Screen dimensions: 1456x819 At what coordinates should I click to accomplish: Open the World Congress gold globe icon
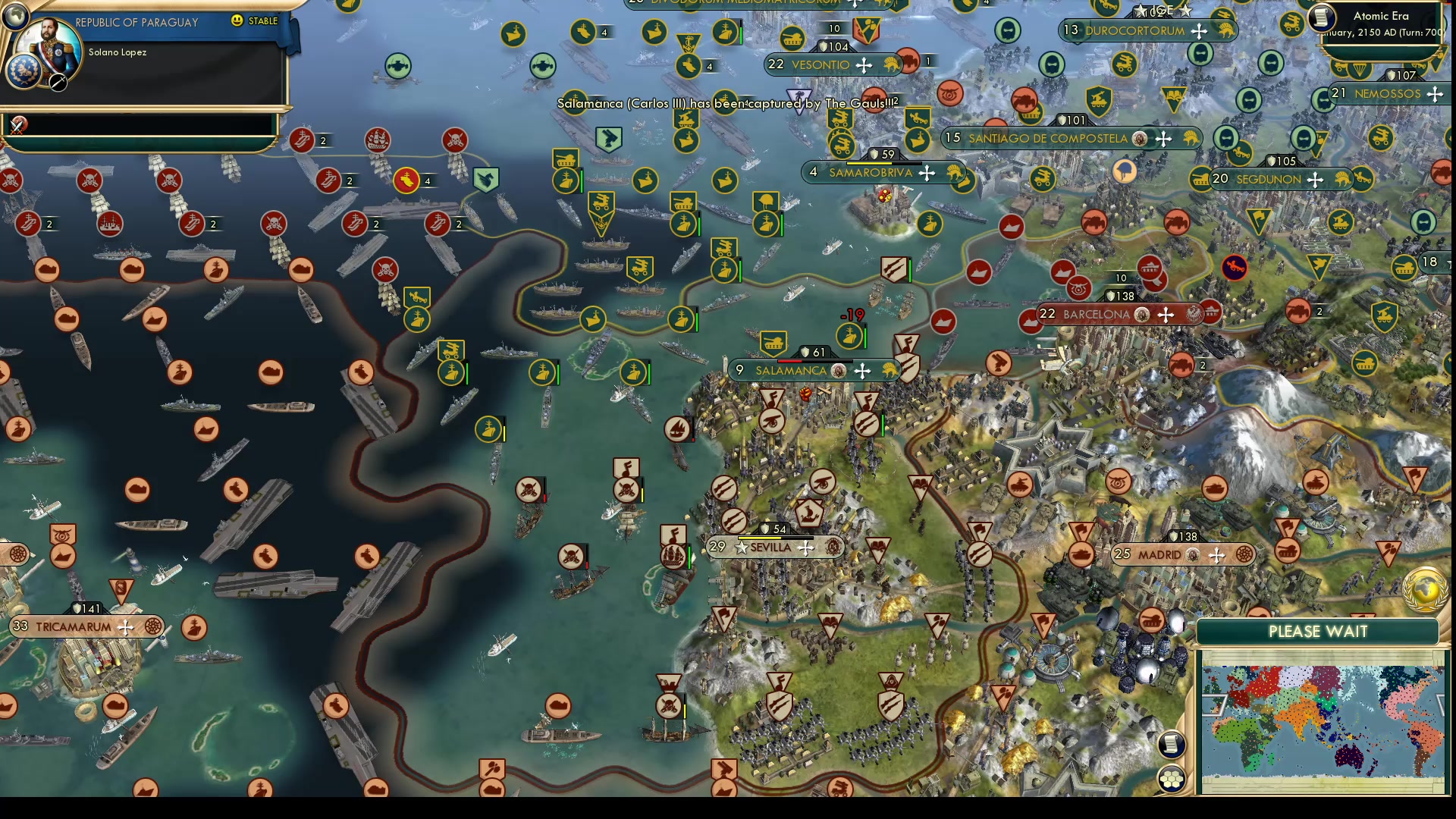coord(1424,591)
